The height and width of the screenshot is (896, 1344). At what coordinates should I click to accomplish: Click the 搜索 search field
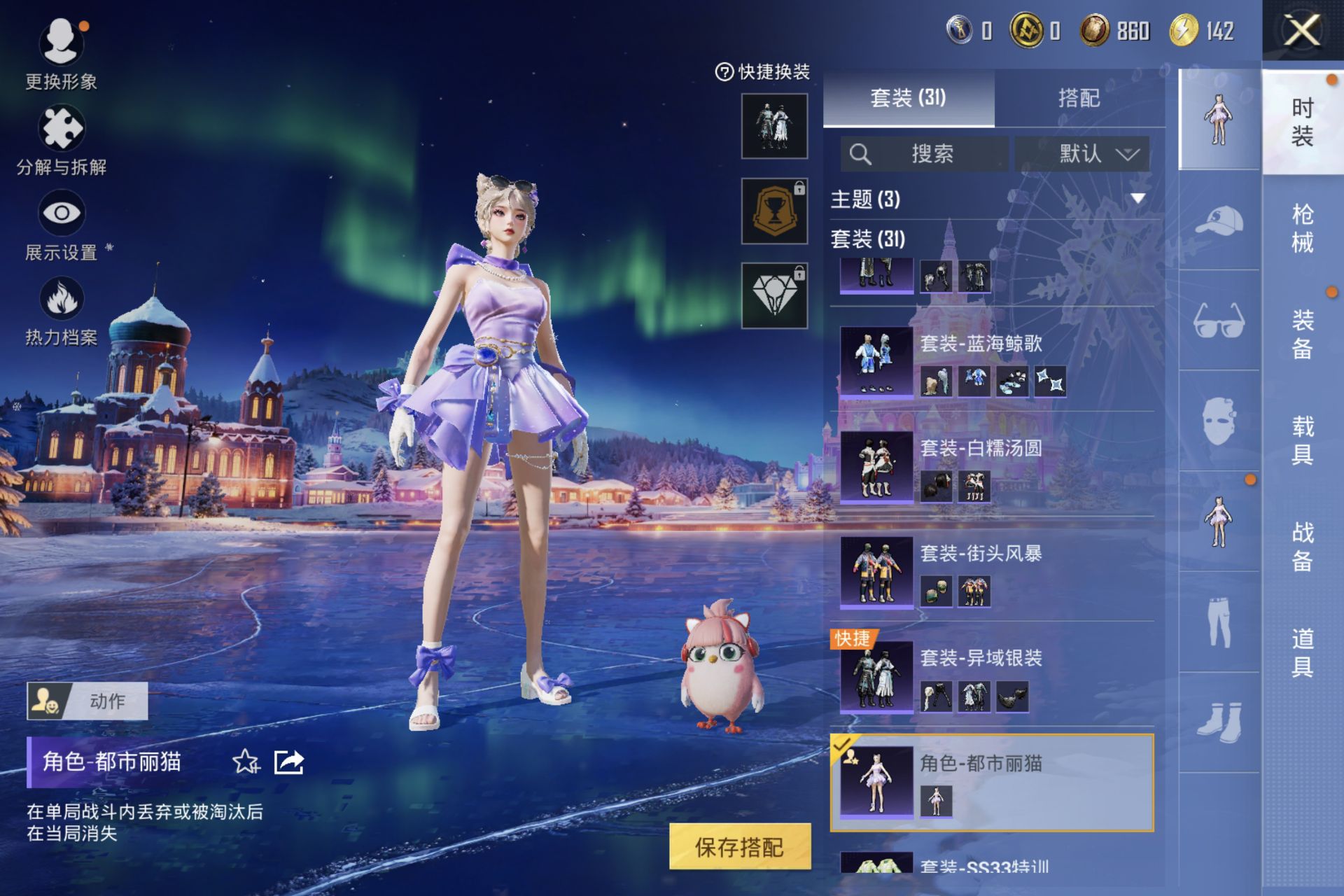[x=925, y=154]
